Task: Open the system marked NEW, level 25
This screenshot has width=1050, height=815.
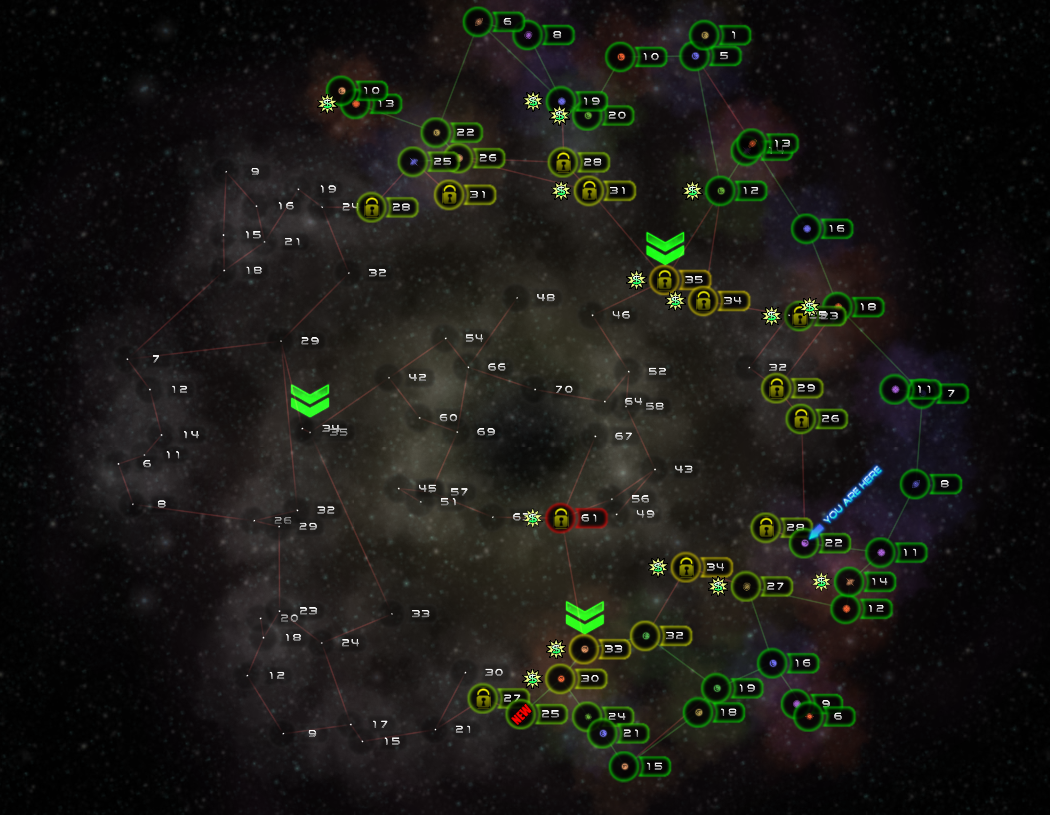Action: (521, 714)
